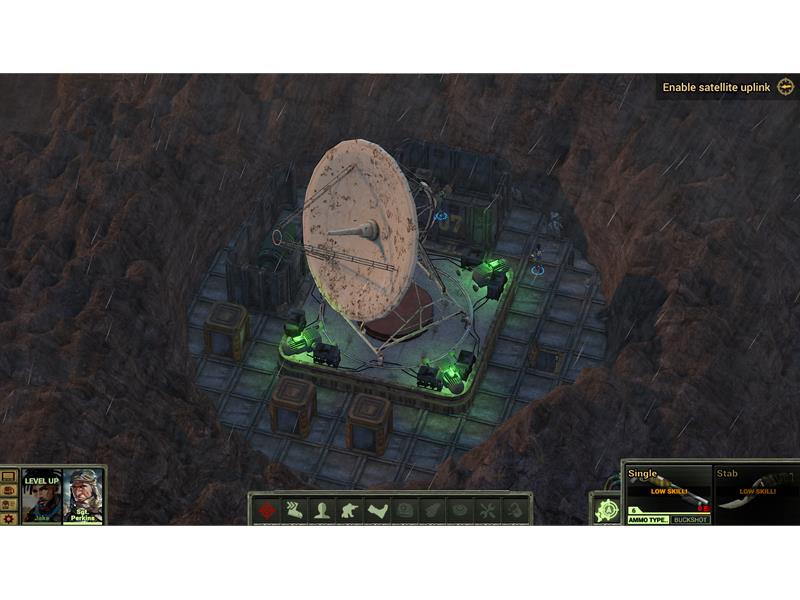
Task: Select the kneeling soldier skill icon
Action: (x=350, y=510)
